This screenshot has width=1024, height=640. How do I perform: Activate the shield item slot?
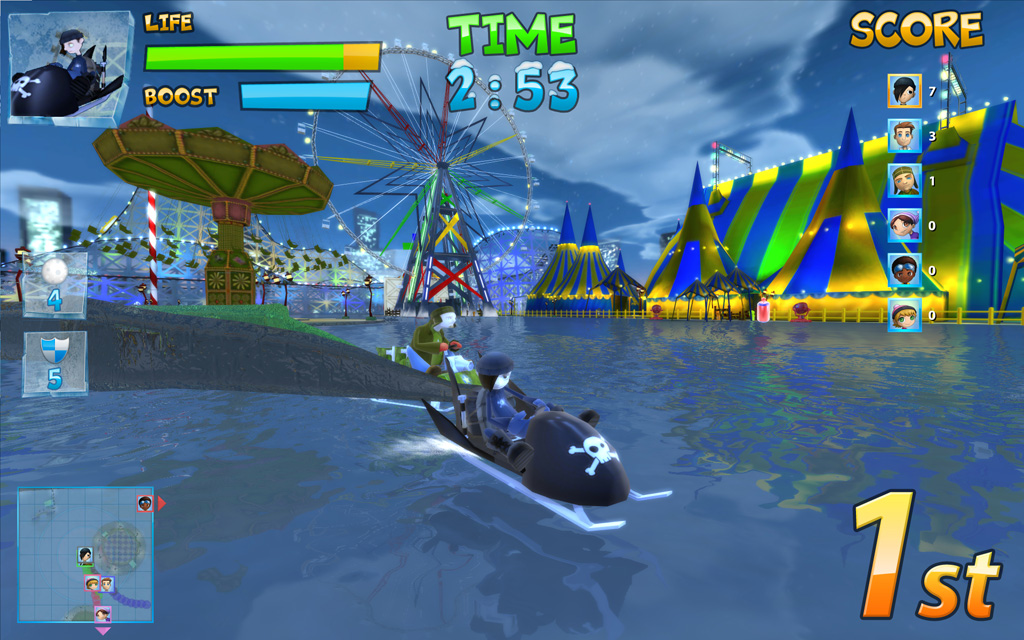[55, 363]
